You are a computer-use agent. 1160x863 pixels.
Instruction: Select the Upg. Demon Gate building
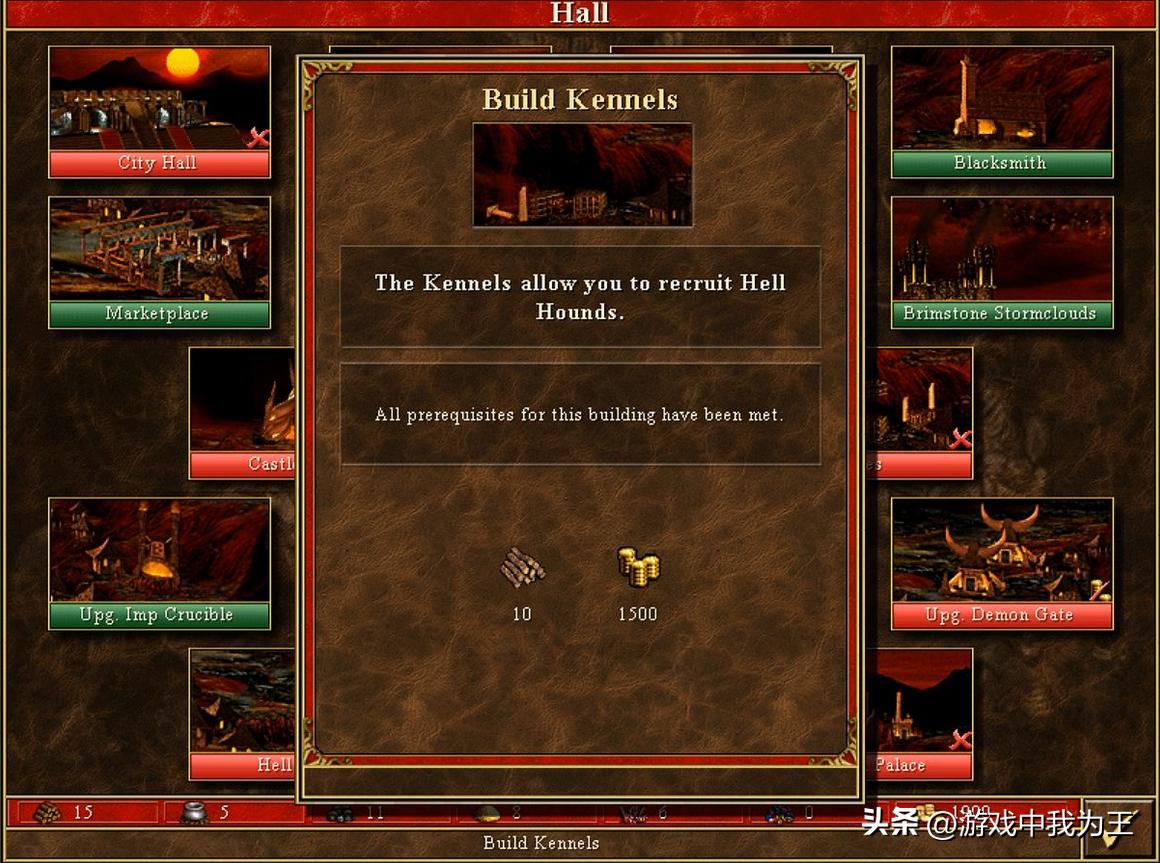[x=1001, y=563]
